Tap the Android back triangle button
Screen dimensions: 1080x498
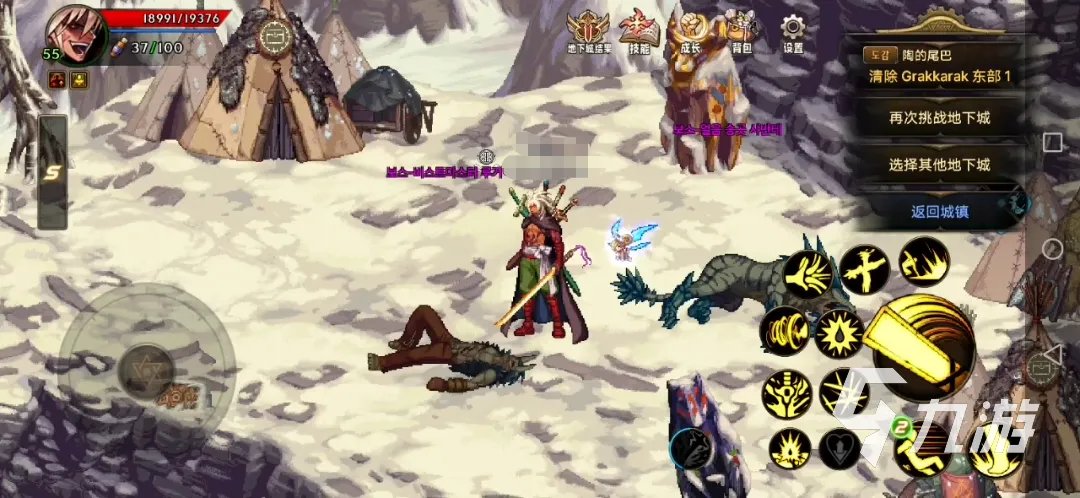[1052, 354]
